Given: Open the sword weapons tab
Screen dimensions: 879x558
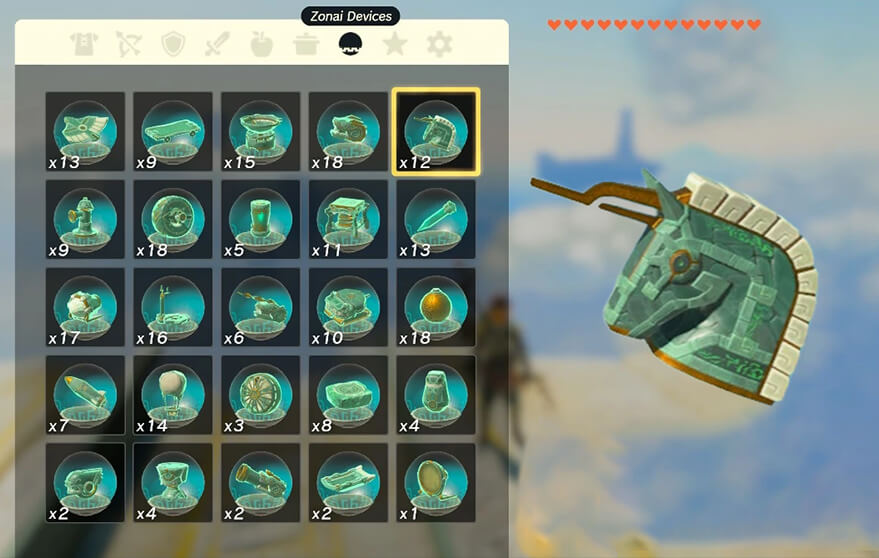Looking at the screenshot, I should click(x=217, y=44).
